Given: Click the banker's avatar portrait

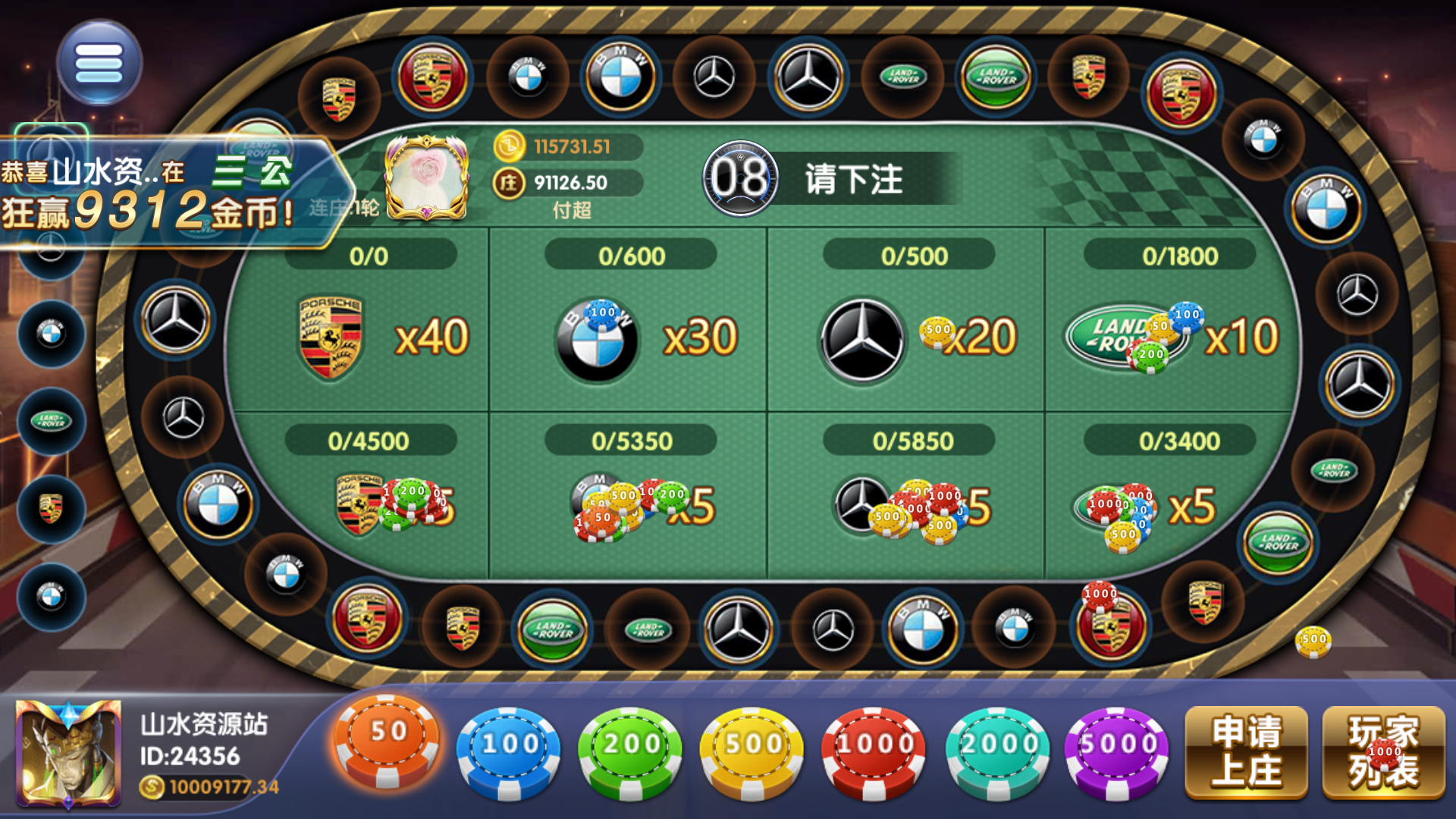Looking at the screenshot, I should pyautogui.click(x=427, y=177).
